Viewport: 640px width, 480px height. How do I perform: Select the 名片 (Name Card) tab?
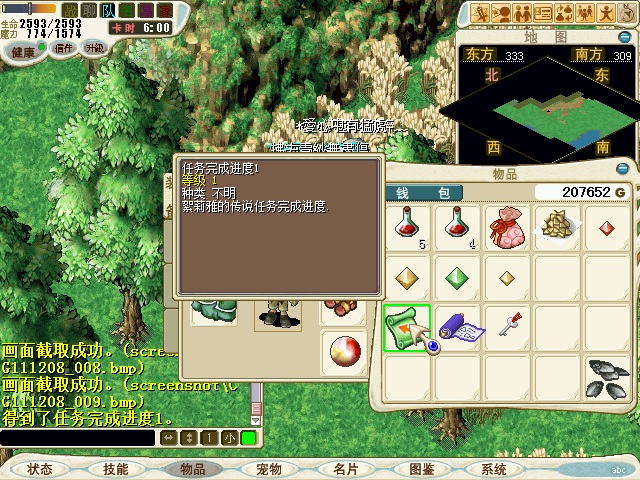pos(346,469)
